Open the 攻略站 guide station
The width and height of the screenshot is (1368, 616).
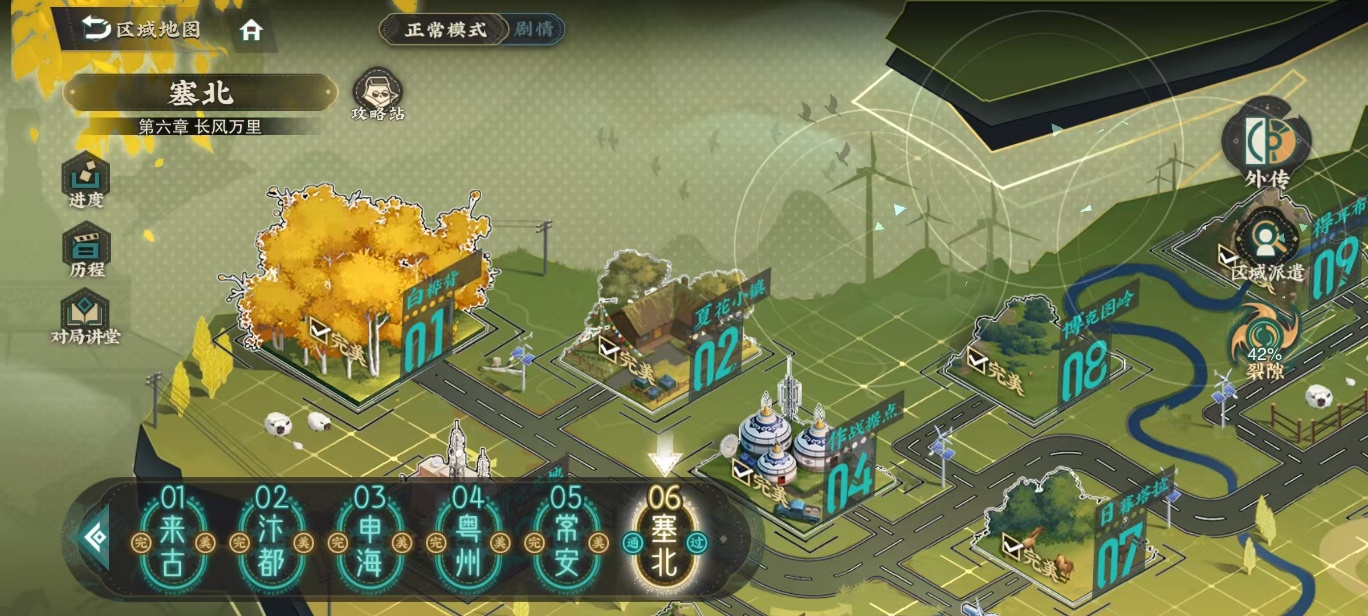[378, 95]
